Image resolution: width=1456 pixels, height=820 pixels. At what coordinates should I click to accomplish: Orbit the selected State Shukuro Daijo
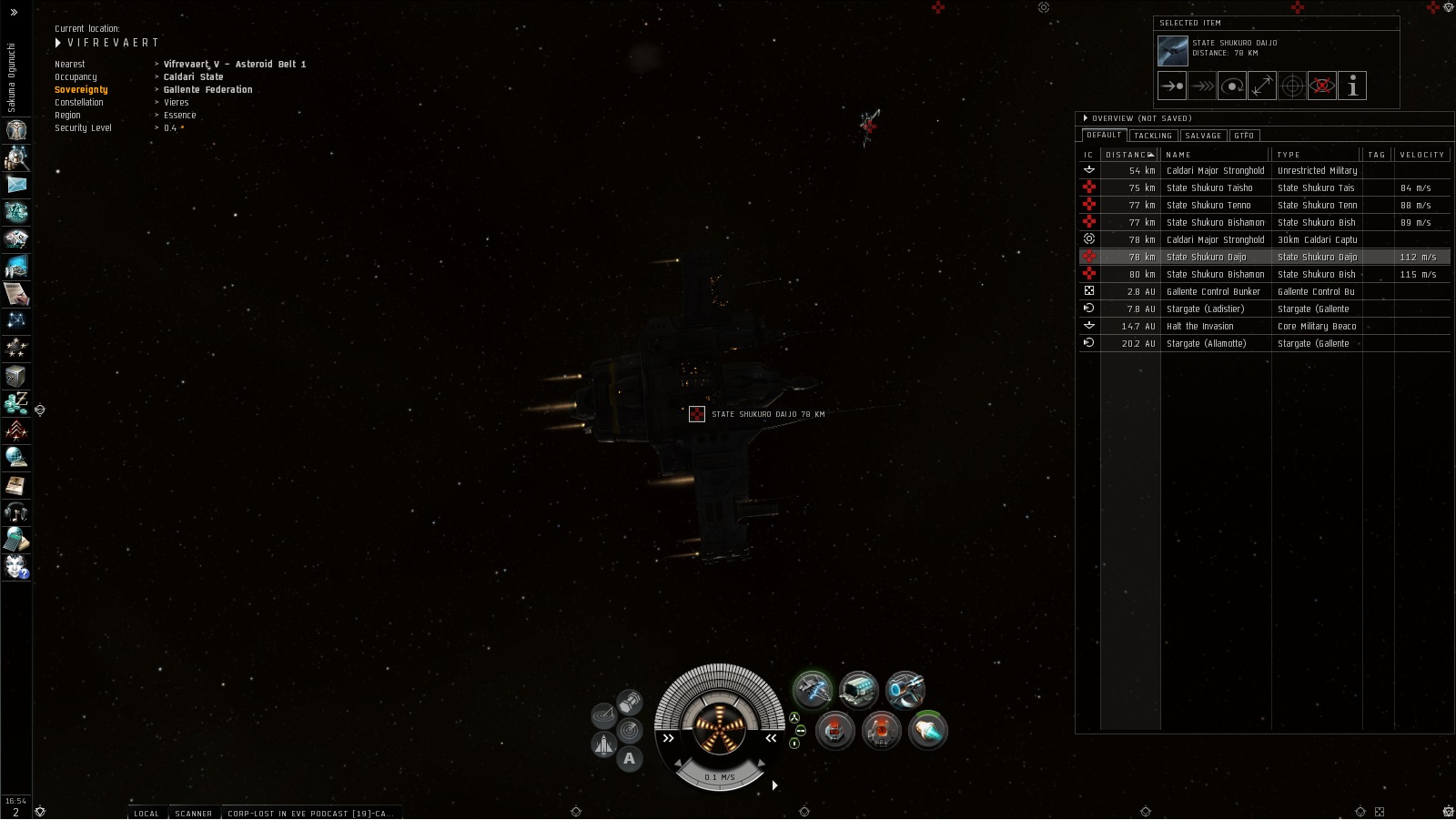[1232, 86]
